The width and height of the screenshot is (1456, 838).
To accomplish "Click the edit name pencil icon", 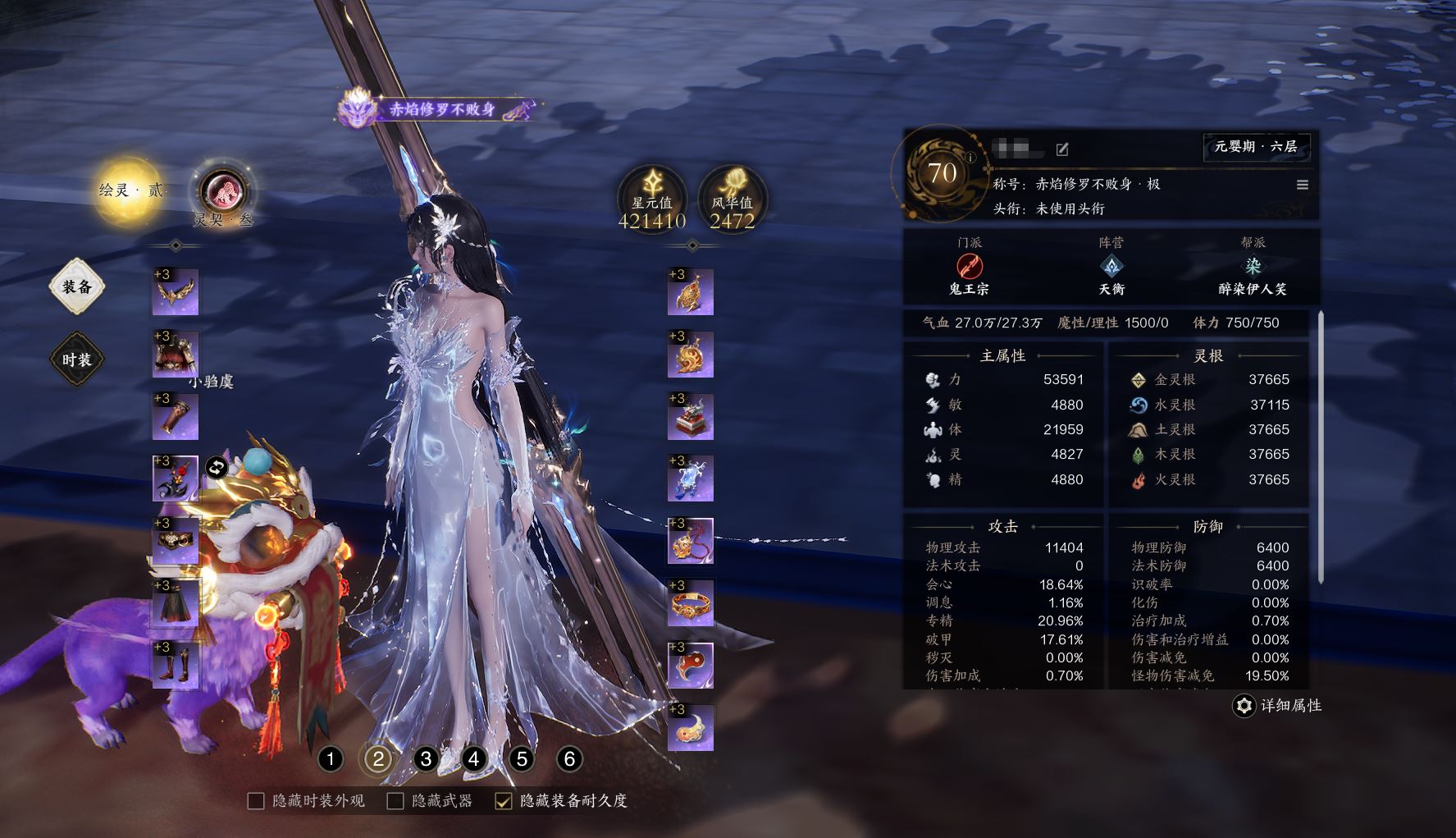I will (1062, 149).
